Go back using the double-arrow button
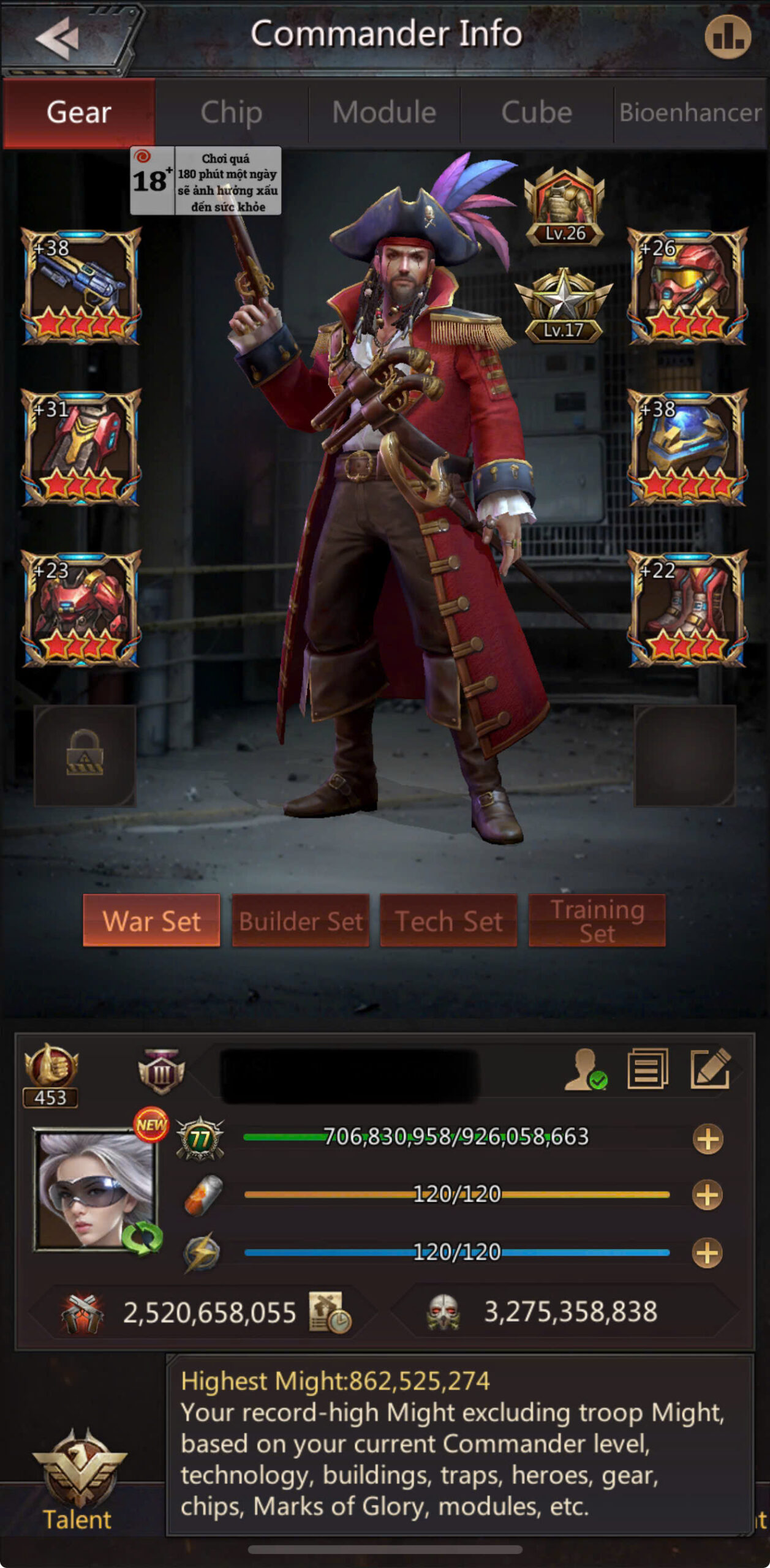Viewport: 770px width, 1568px height. pyautogui.click(x=58, y=38)
